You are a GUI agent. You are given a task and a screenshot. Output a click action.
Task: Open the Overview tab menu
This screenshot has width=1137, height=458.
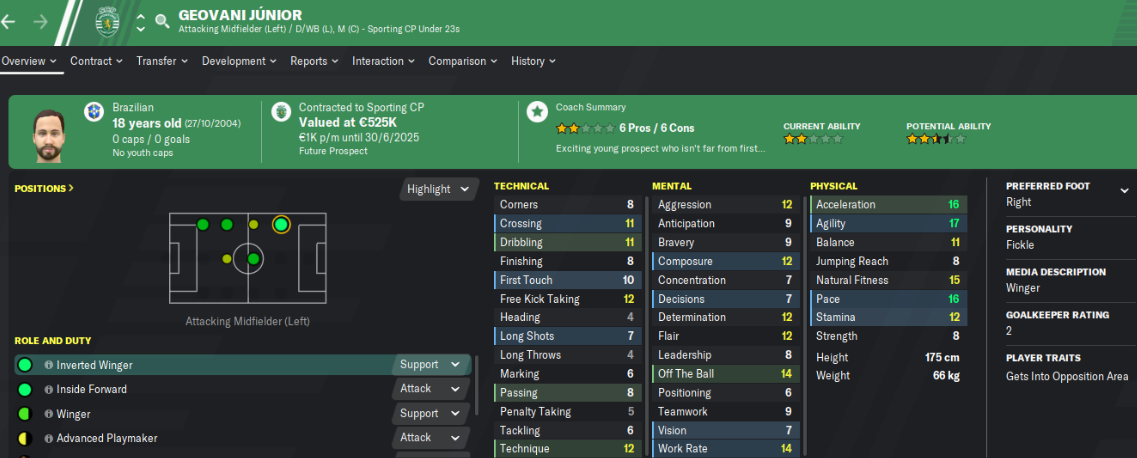tap(28, 61)
